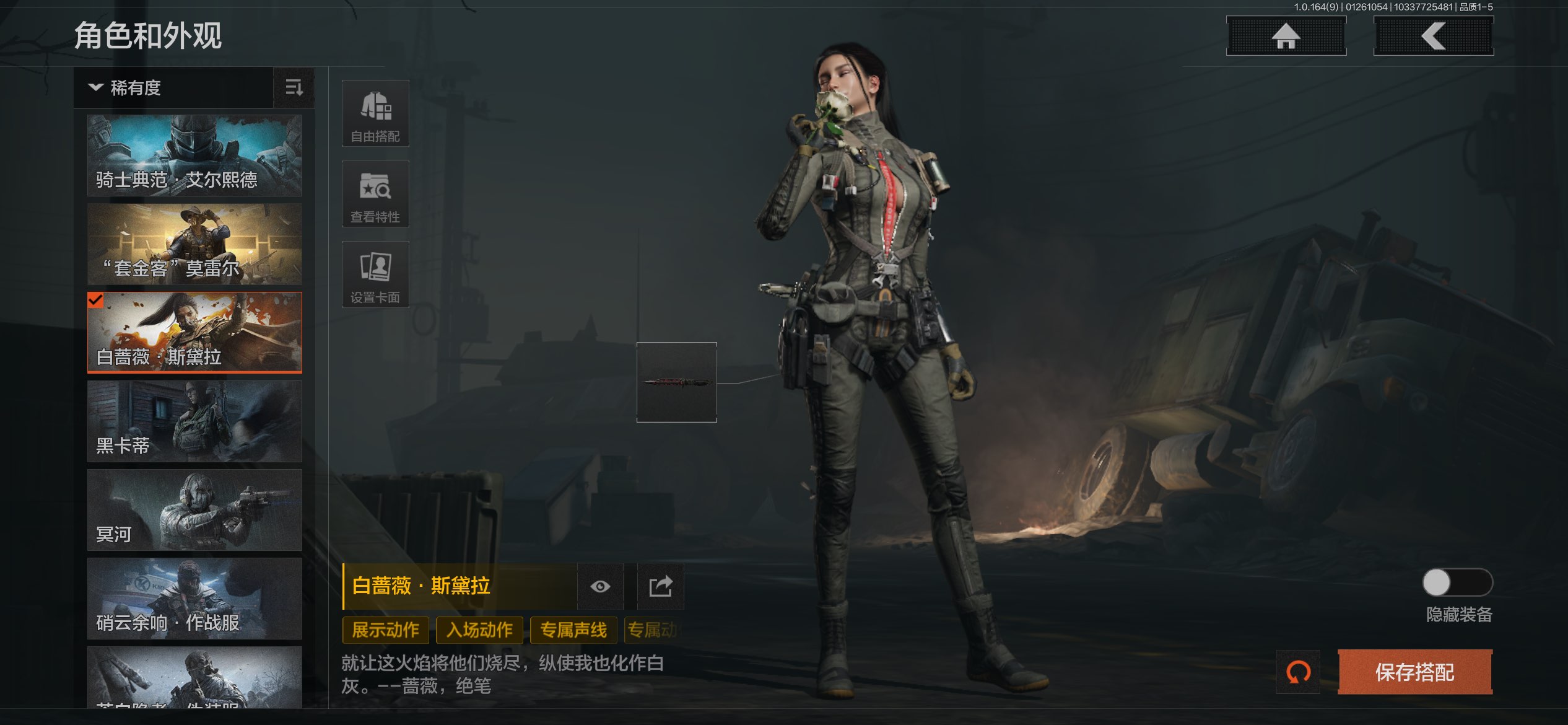The width and height of the screenshot is (1568, 725).
Task: Click the eye preview icon
Action: (x=600, y=586)
